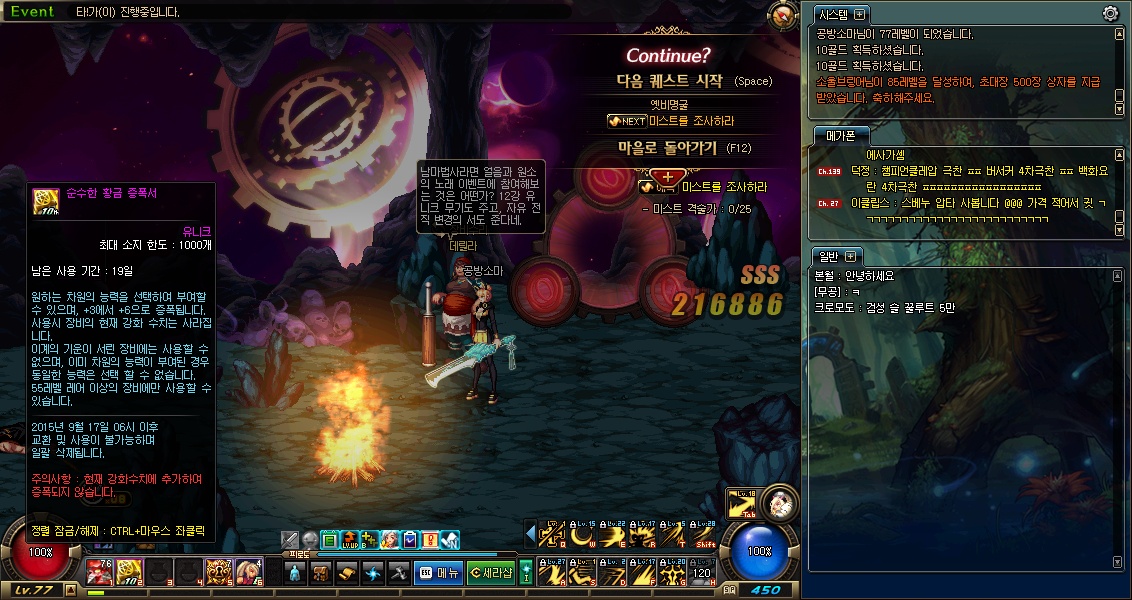This screenshot has height=600, width=1132.
Task: Open the treasure chest inventory icon
Action: 321,573
